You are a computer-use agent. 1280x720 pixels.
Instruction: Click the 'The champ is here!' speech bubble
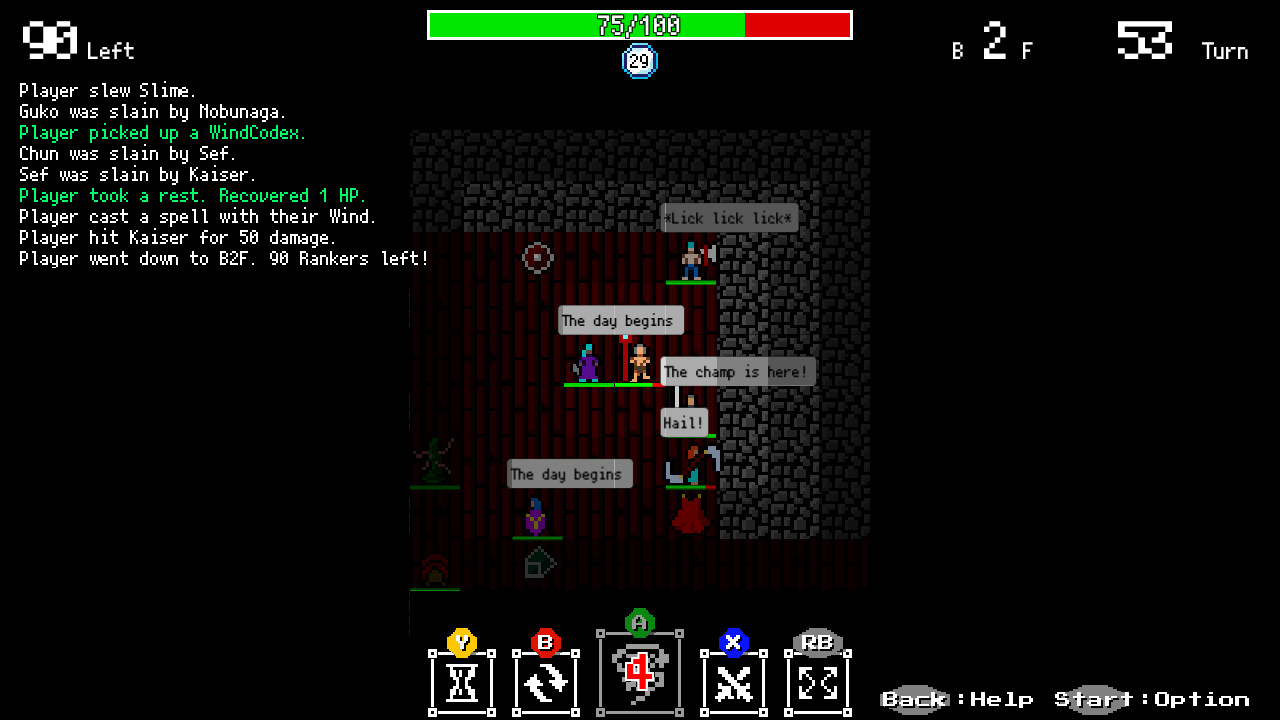(x=738, y=371)
